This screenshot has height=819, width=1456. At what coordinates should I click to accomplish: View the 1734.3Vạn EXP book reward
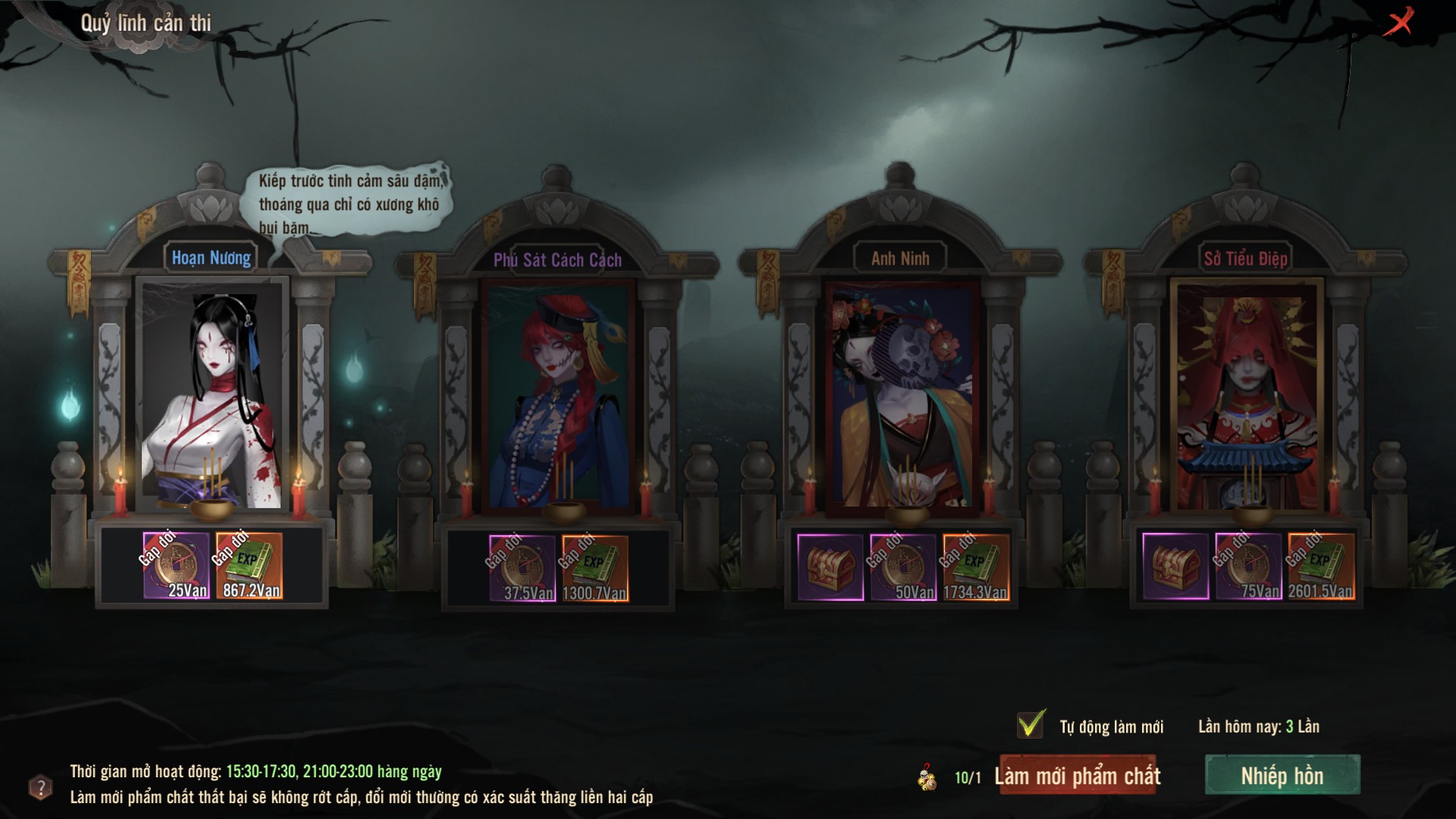(x=976, y=567)
